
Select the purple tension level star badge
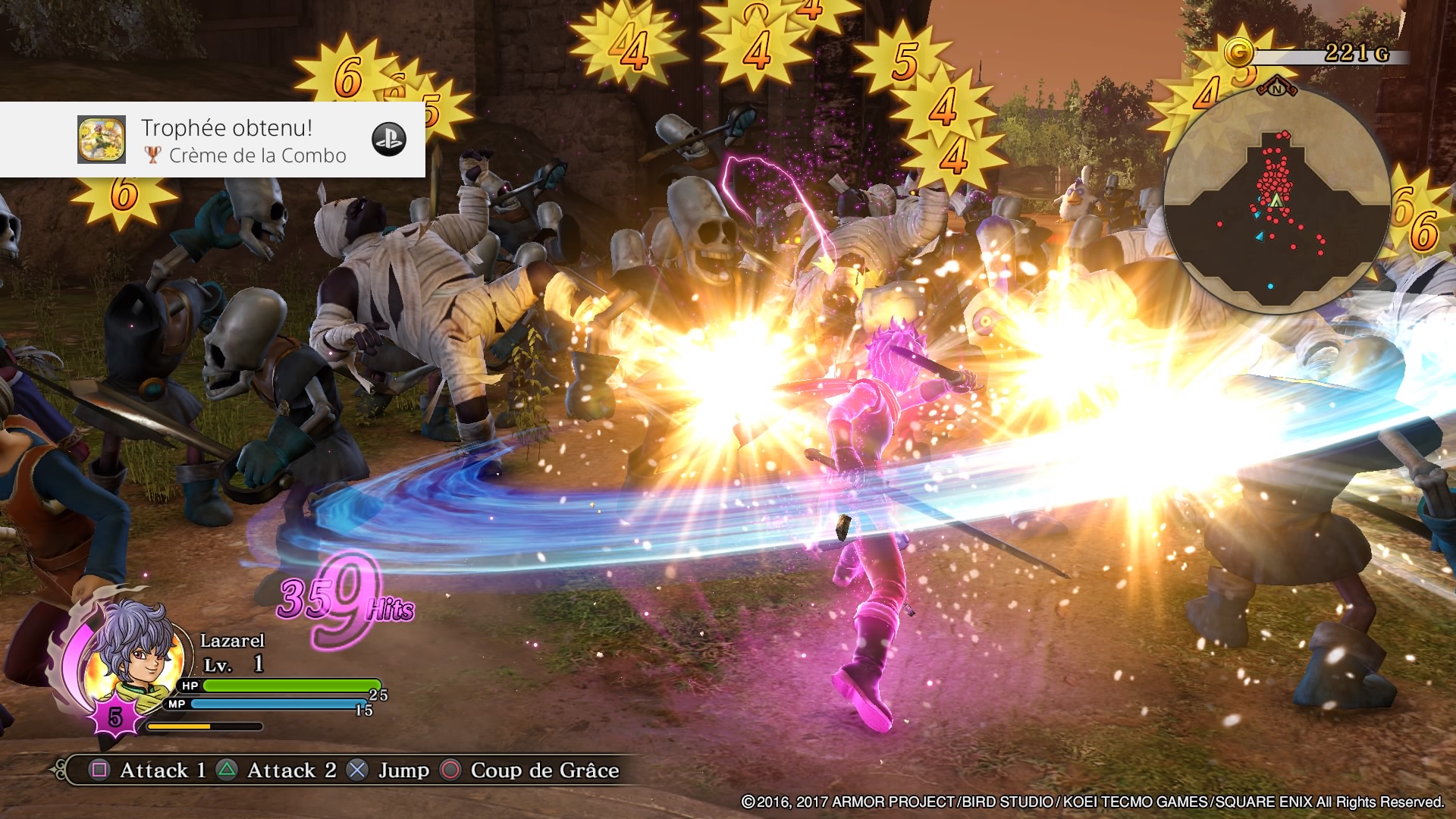[x=115, y=717]
